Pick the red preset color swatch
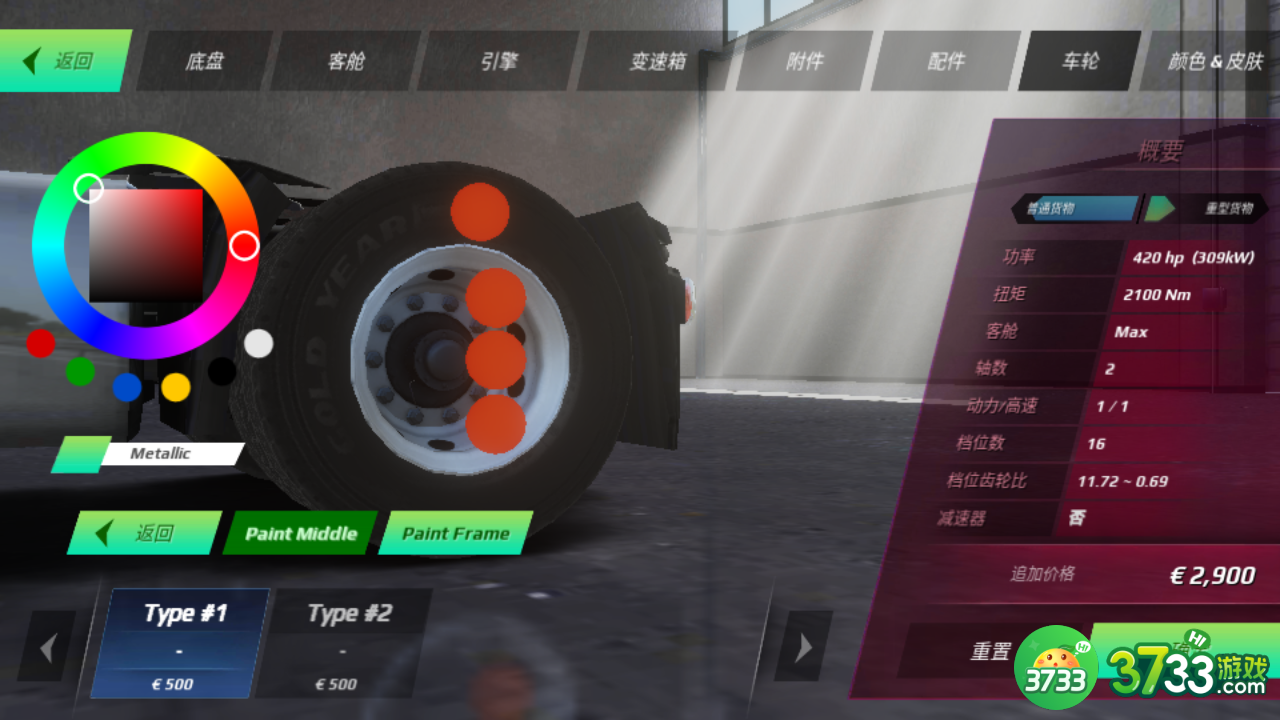1280x720 pixels. (x=41, y=344)
